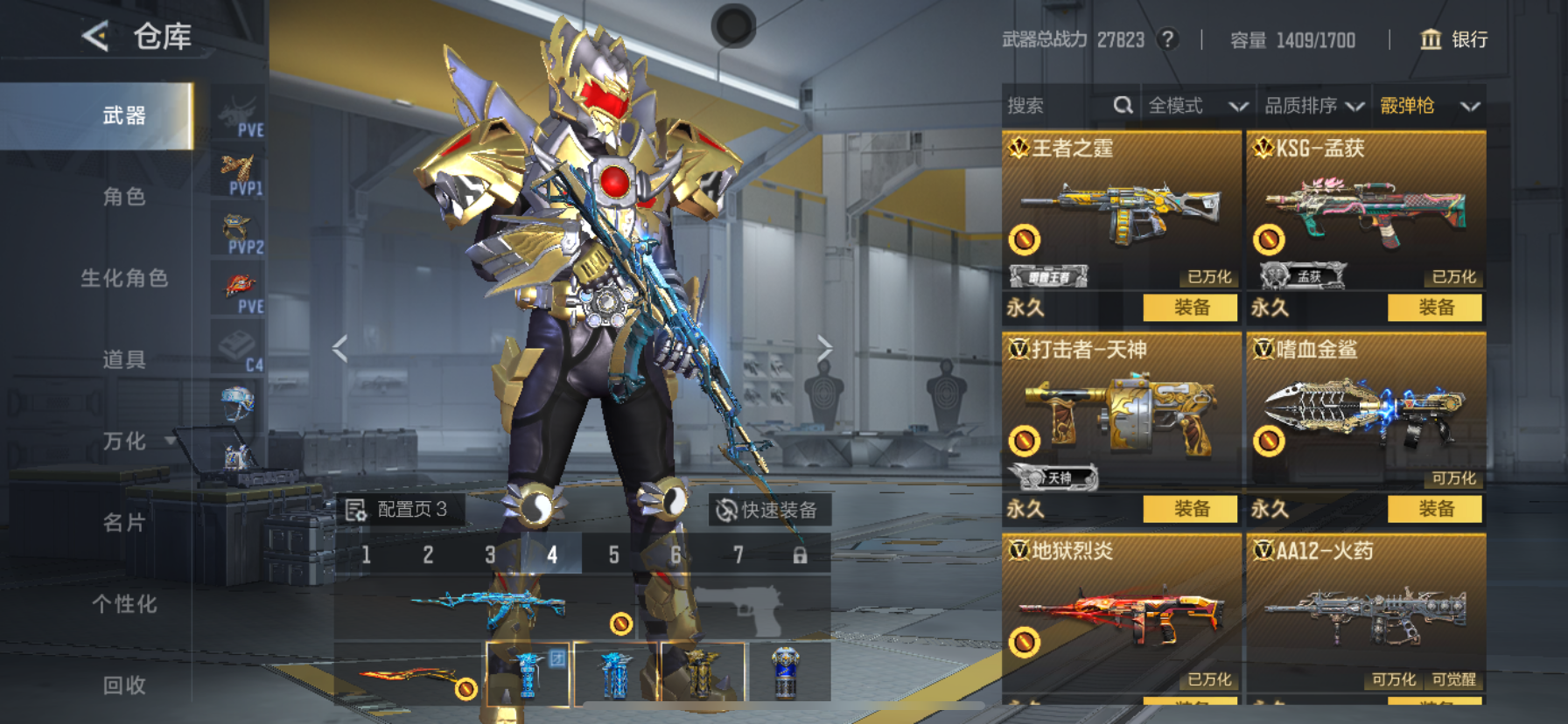Viewport: 1568px width, 724px height.
Task: Go back from the 仓库 screen
Action: (96, 37)
